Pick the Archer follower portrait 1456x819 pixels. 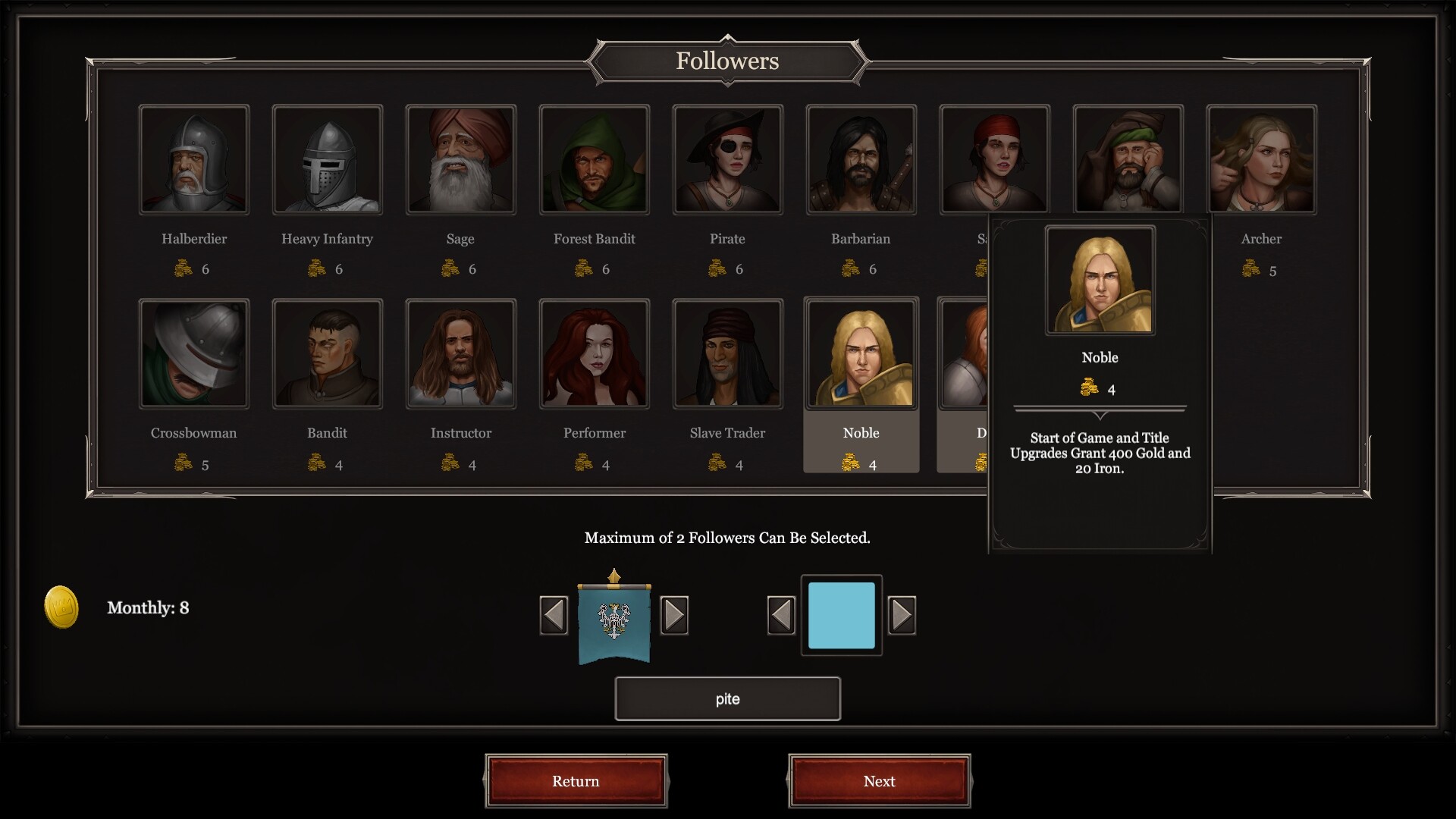(1262, 160)
